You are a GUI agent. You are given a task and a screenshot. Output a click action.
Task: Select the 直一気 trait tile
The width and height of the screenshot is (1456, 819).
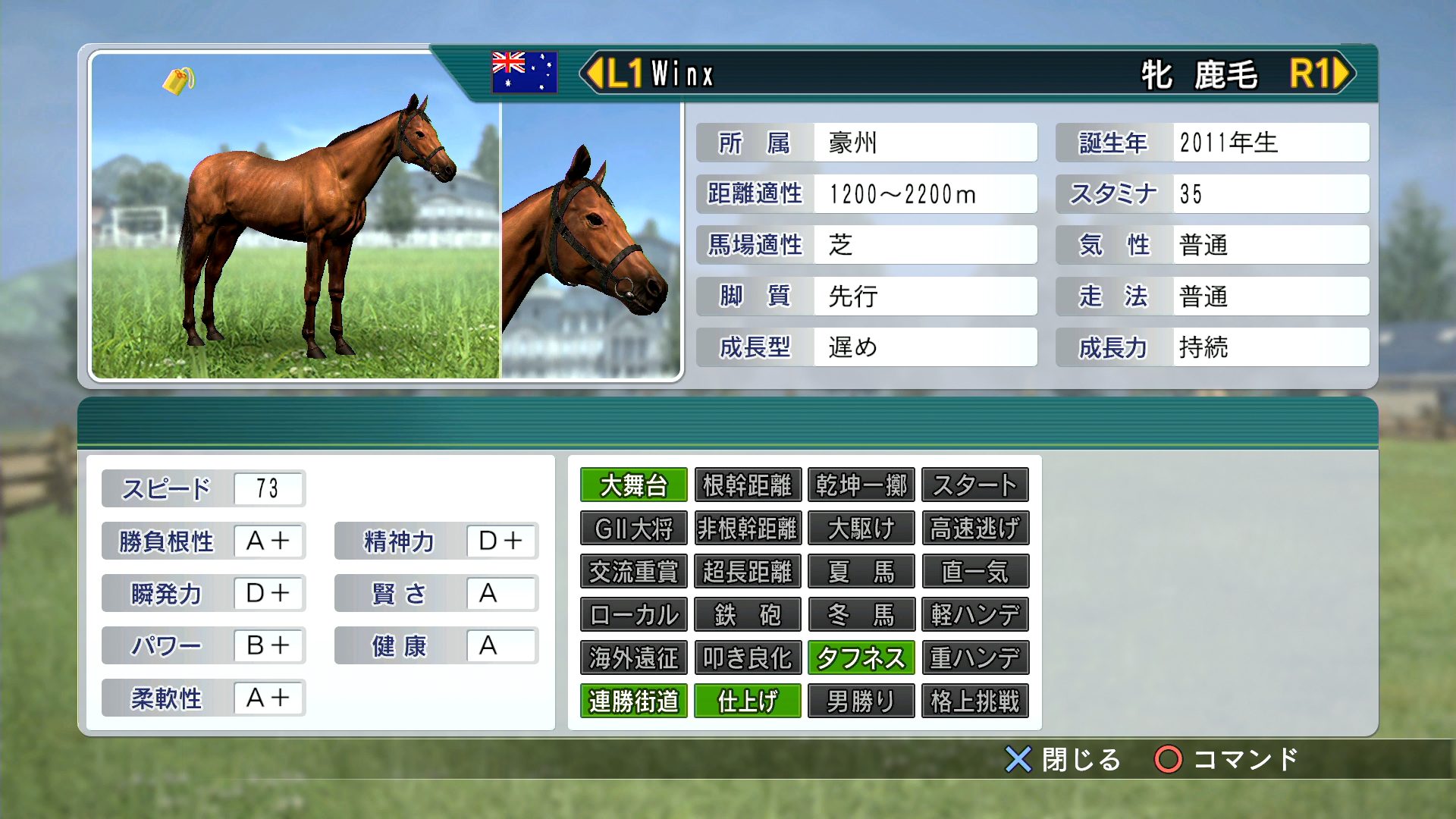974,572
